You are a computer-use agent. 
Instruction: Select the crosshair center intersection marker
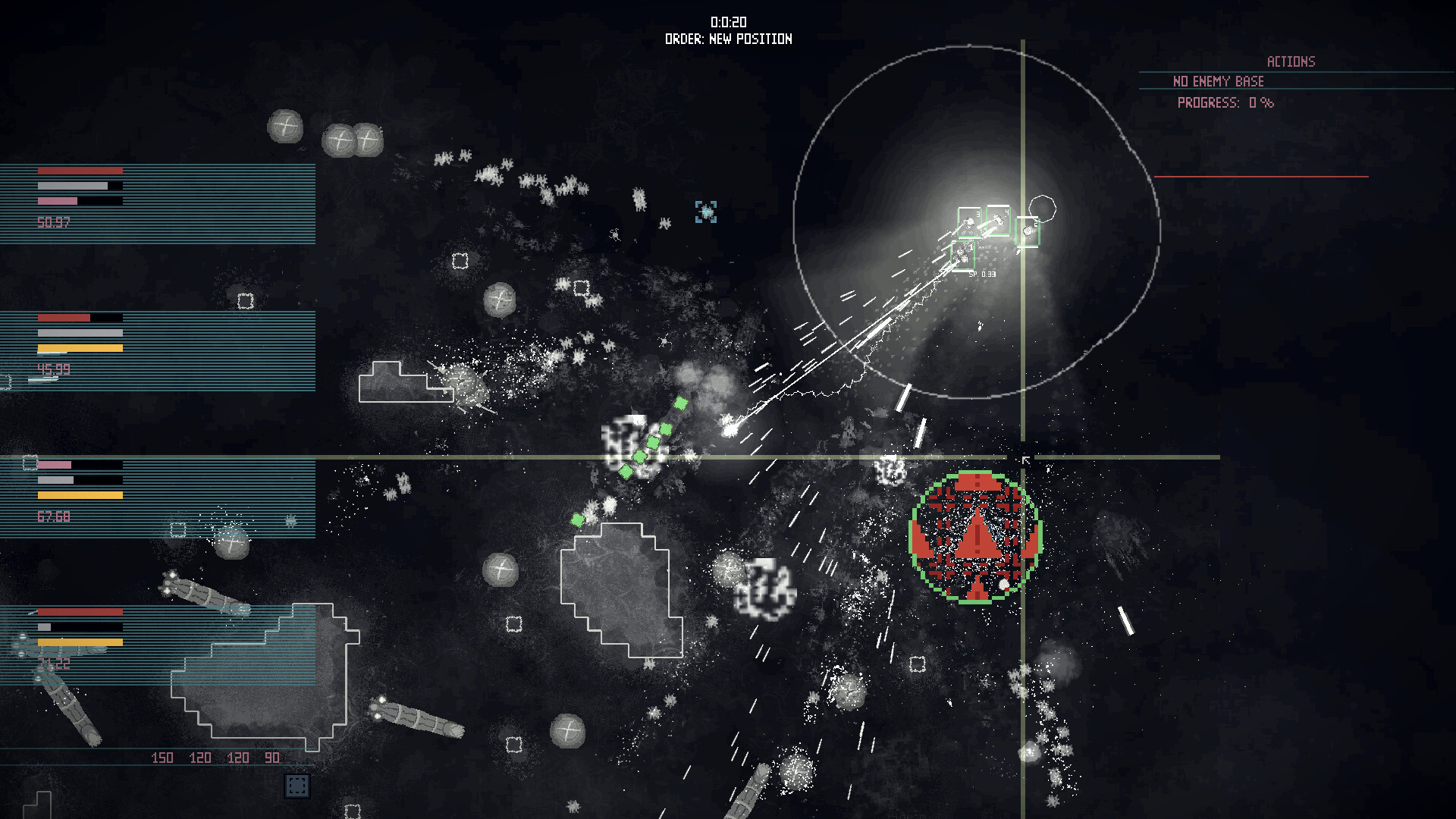pos(1024,458)
